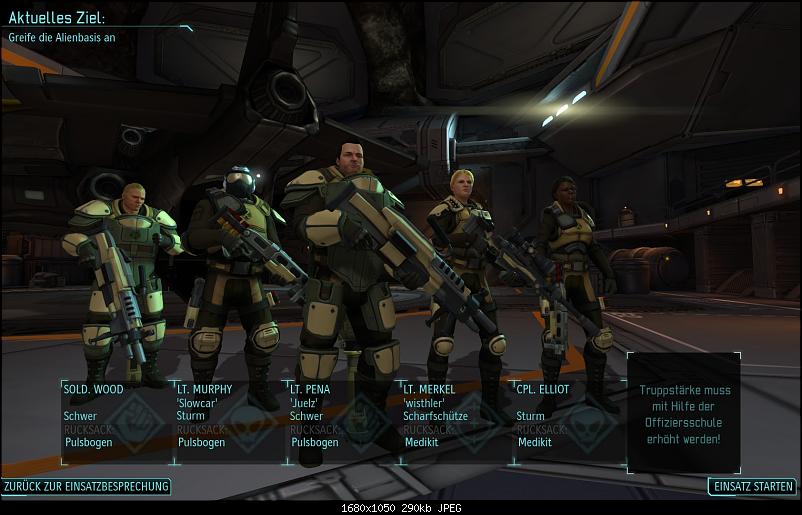Go back via Zurück zur Einsatzbesprechung

click(86, 487)
